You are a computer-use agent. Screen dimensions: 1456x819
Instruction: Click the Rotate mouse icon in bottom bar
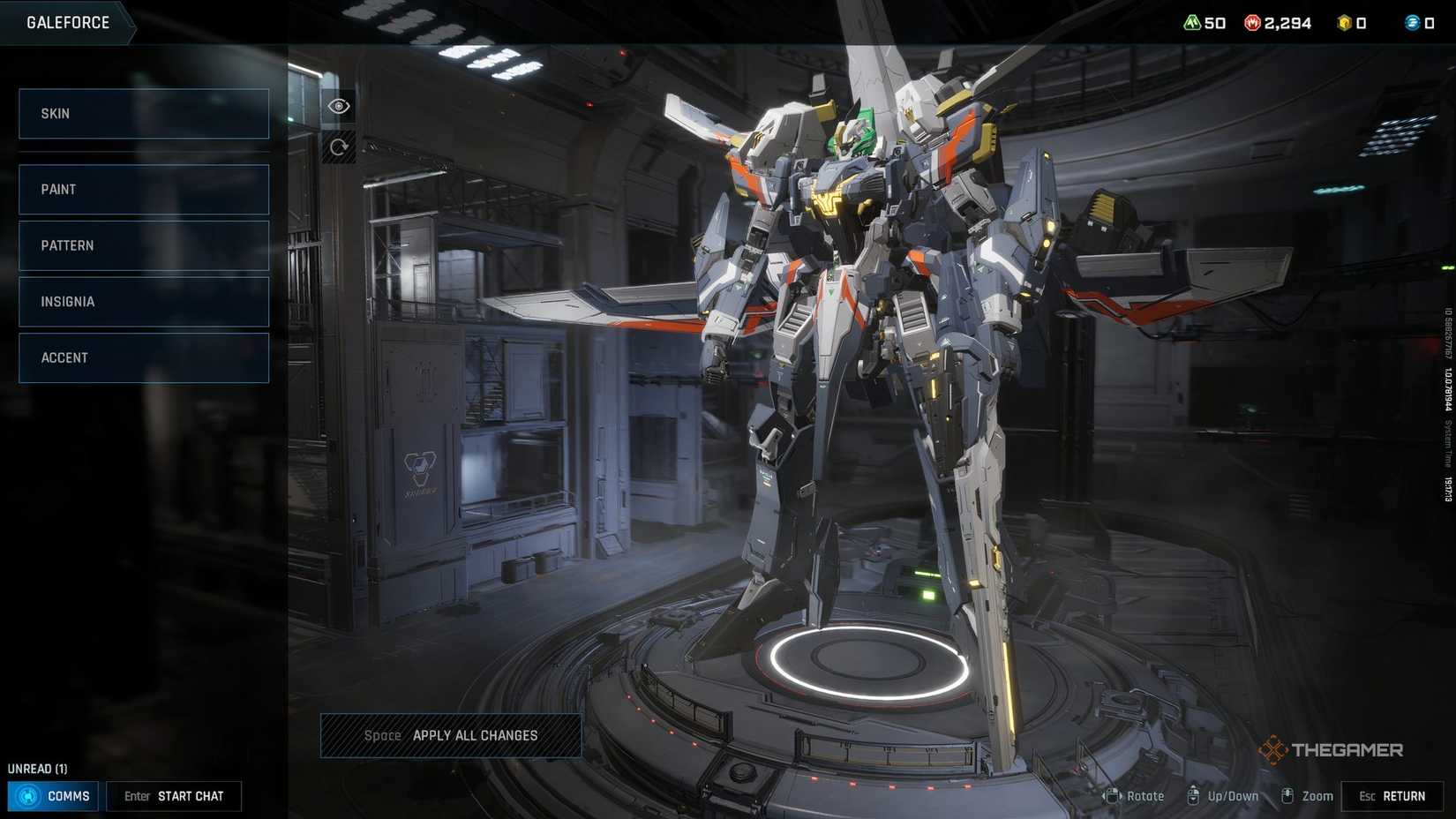[x=1111, y=795]
